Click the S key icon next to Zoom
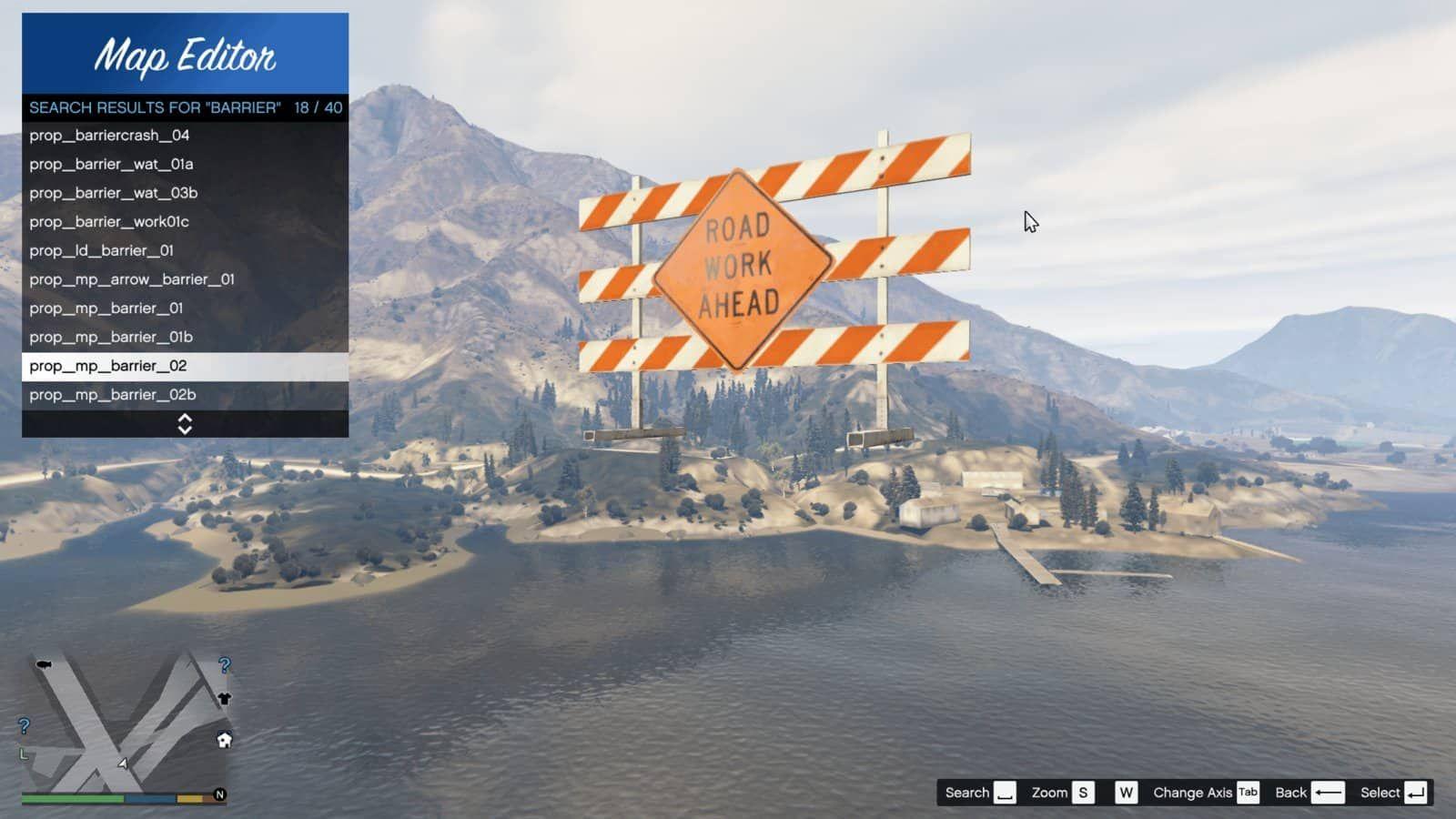This screenshot has height=819, width=1456. 1082,792
